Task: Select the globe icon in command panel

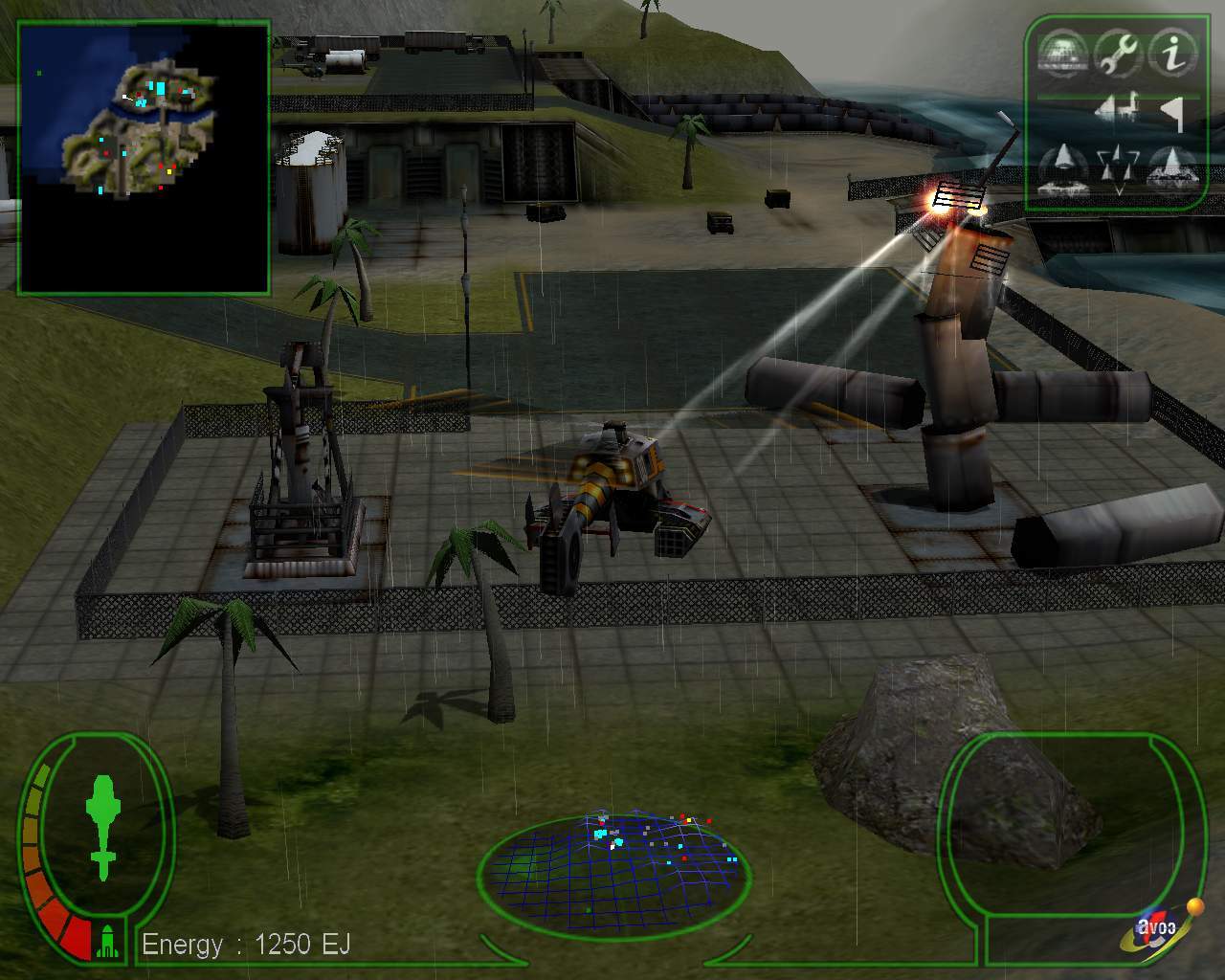Action: point(1062,53)
